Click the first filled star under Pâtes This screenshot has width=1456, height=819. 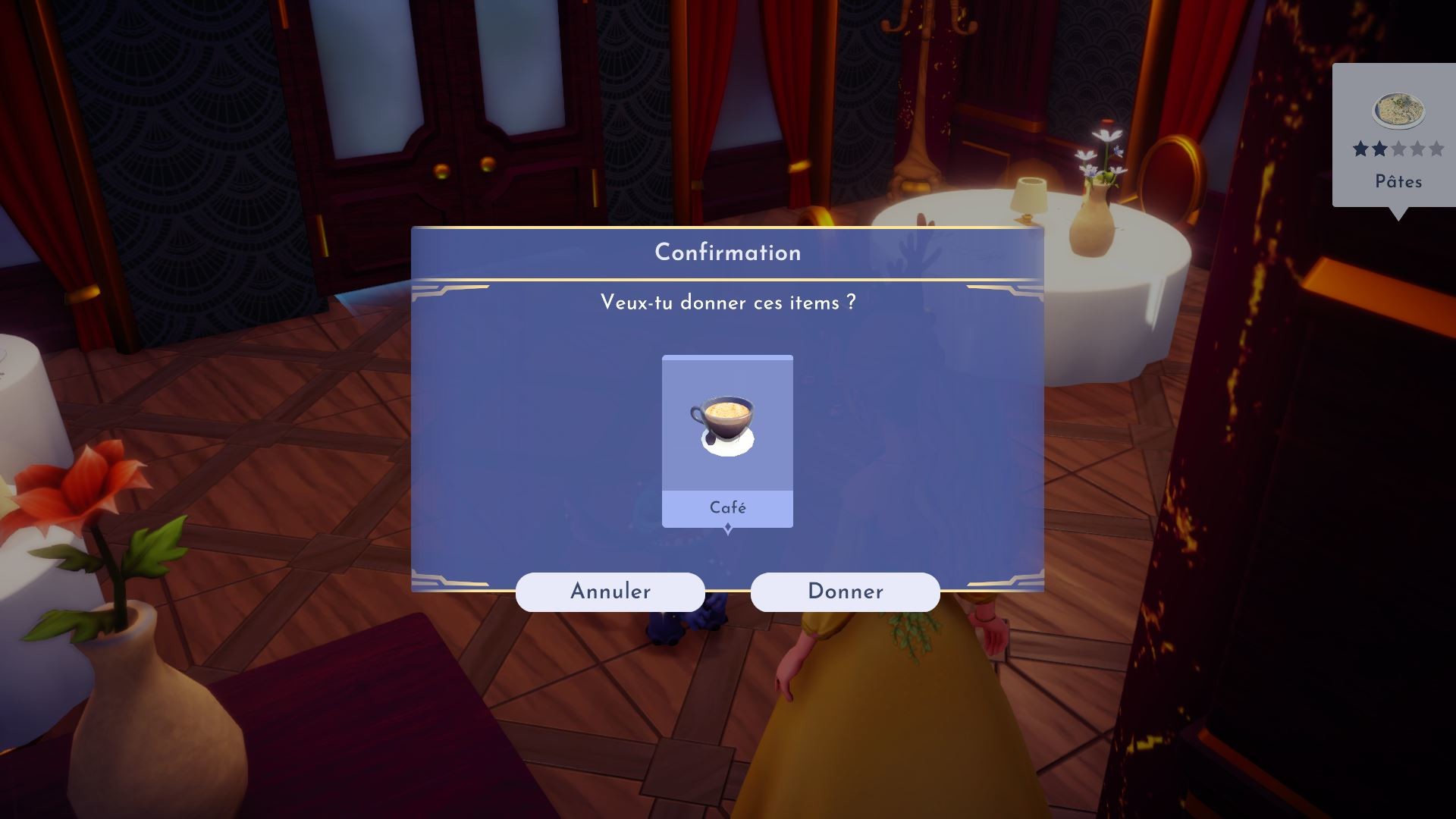coord(1360,149)
